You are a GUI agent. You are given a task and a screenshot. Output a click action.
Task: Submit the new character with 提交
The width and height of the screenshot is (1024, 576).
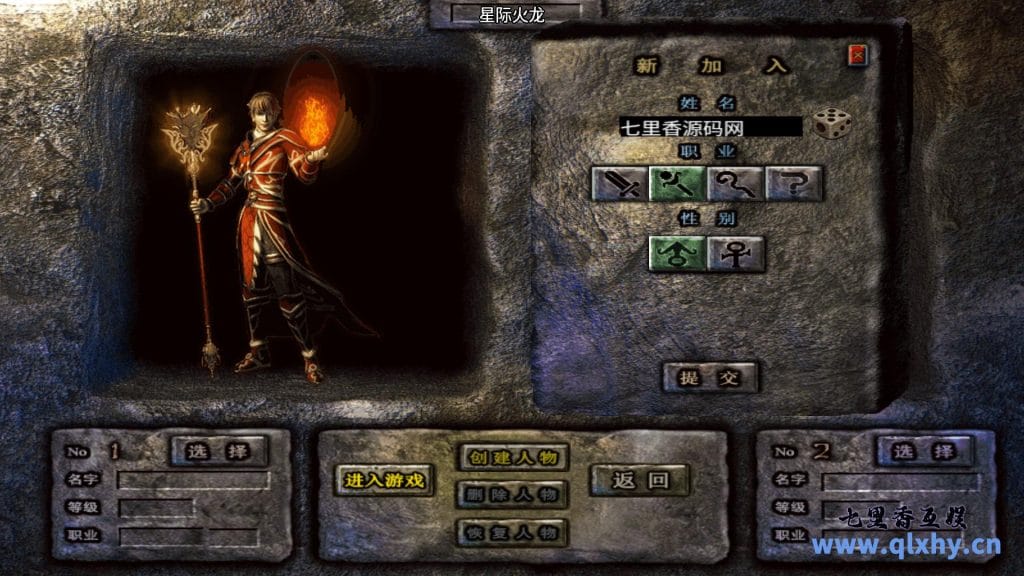point(711,377)
